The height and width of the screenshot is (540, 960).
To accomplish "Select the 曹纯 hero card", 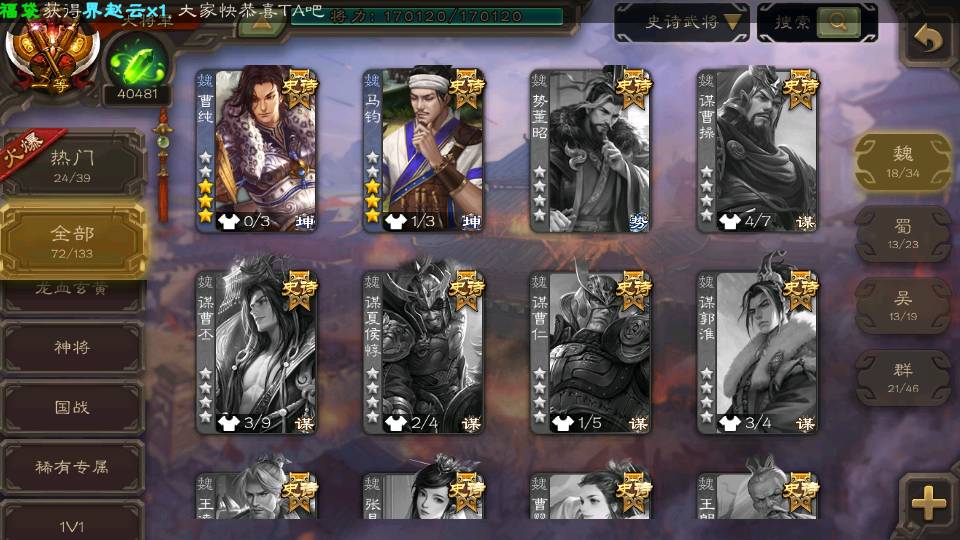I will [256, 150].
